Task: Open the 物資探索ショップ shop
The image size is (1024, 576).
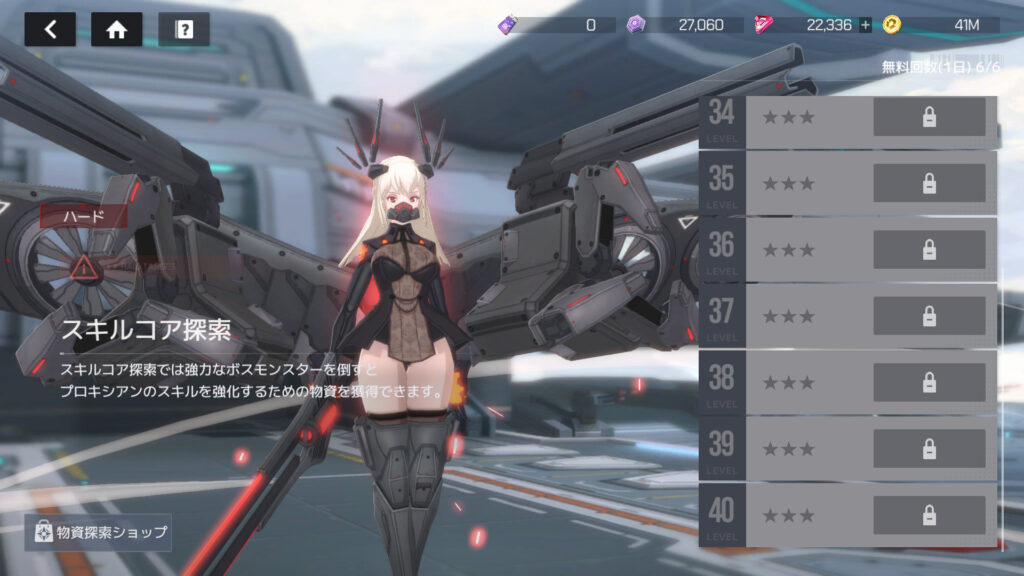Action: [x=98, y=532]
